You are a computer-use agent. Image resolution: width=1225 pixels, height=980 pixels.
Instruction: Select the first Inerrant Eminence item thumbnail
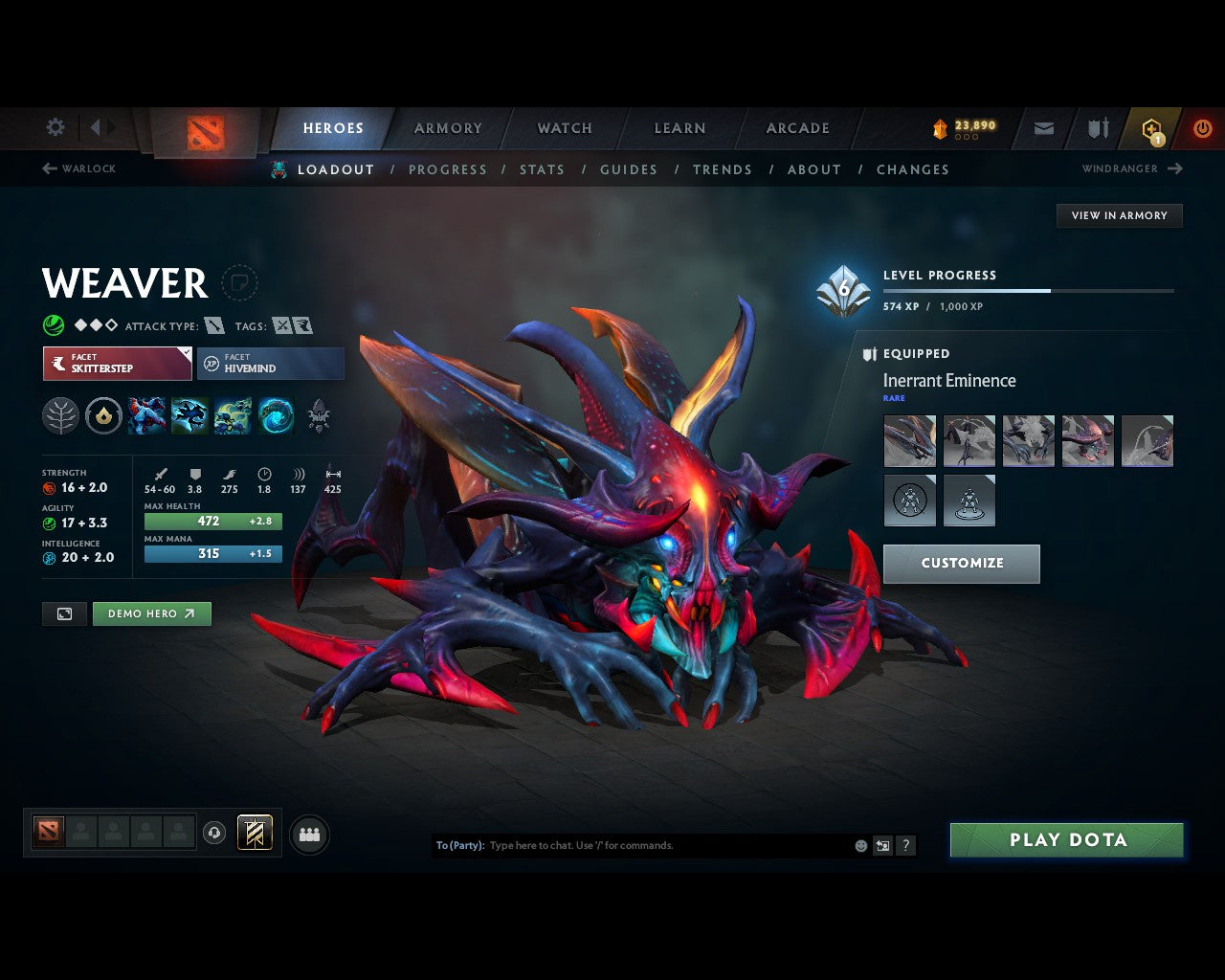[x=909, y=441]
